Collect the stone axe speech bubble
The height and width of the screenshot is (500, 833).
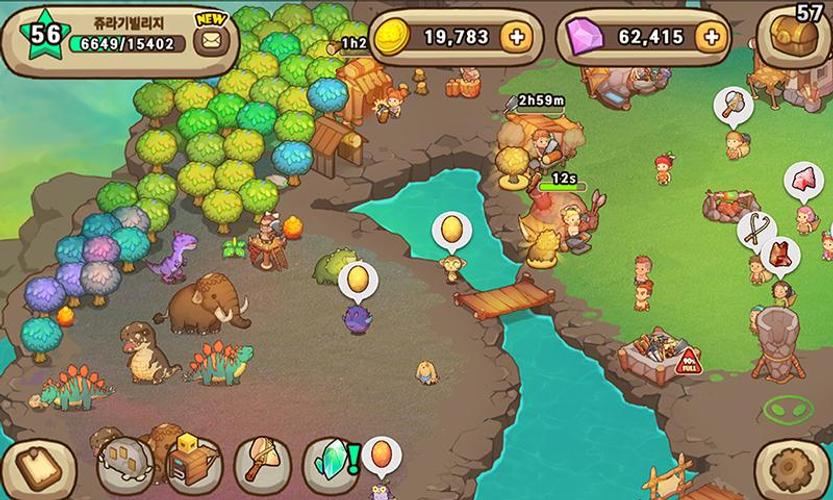pyautogui.click(x=732, y=104)
